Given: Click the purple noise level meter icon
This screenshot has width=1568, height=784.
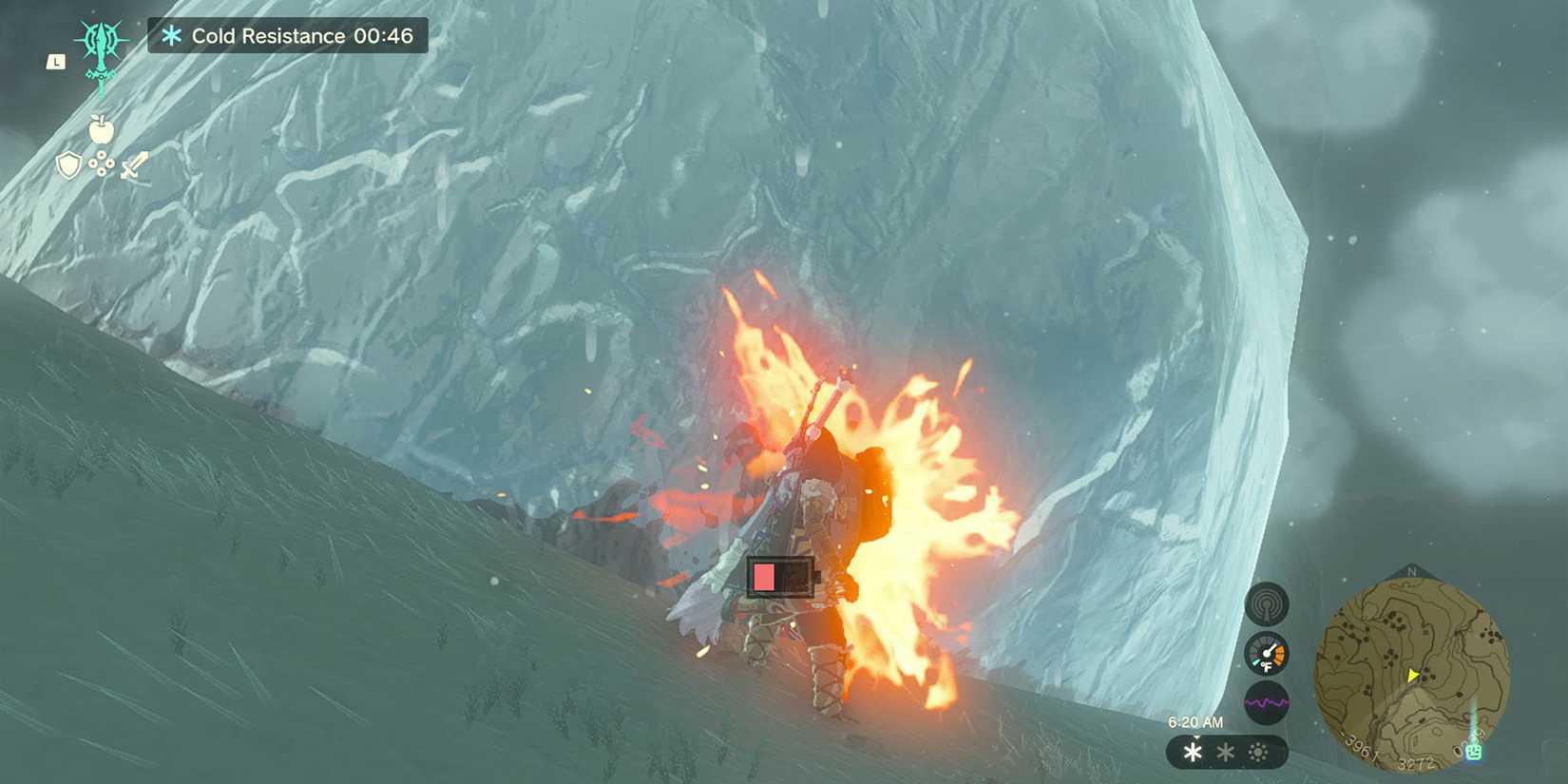Looking at the screenshot, I should coord(1267,701).
